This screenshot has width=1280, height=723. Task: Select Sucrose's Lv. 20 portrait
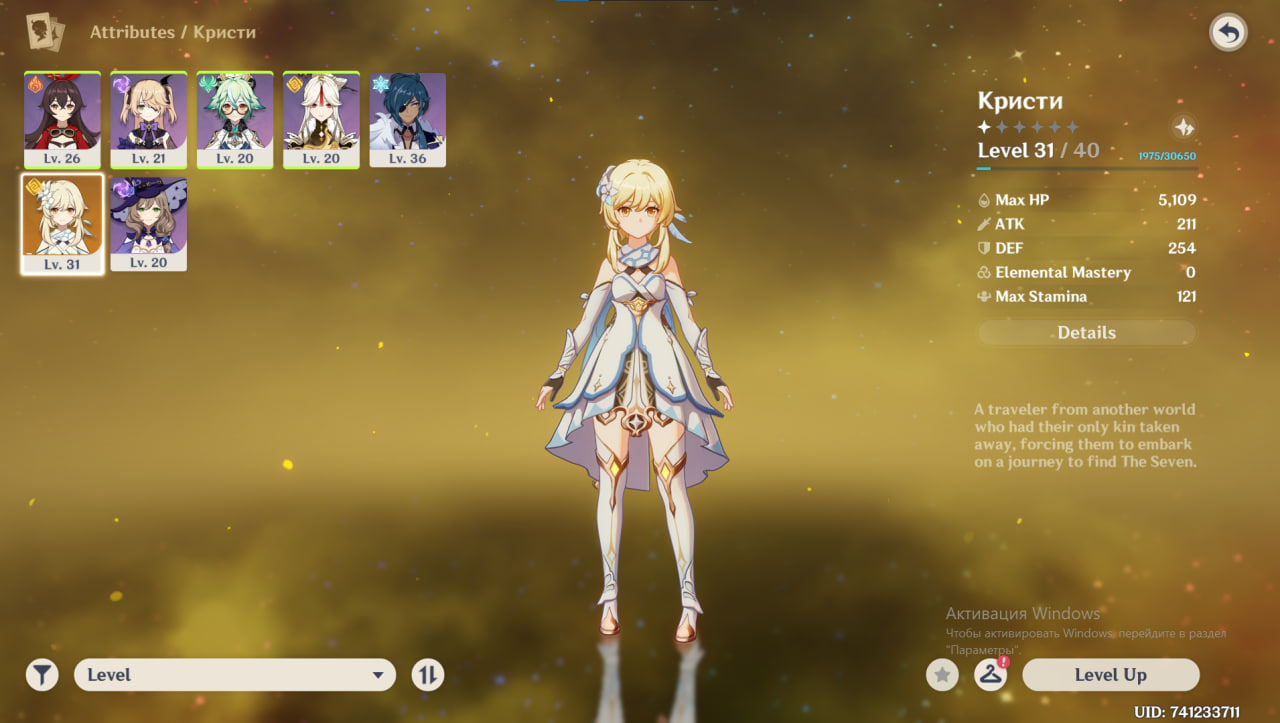(x=235, y=119)
